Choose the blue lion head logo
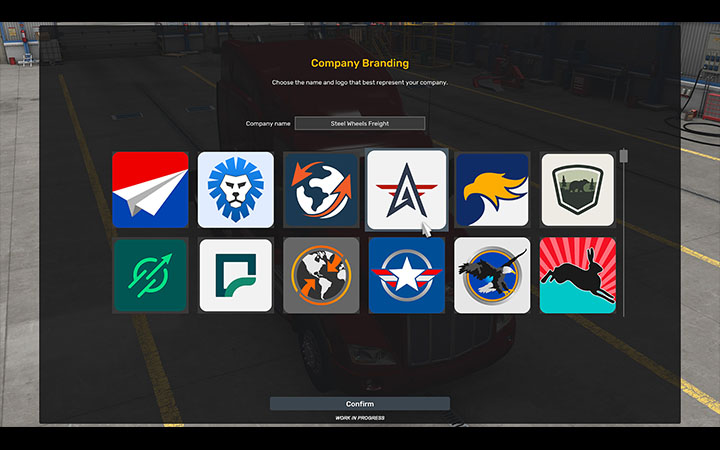This screenshot has width=720, height=450. pos(235,190)
